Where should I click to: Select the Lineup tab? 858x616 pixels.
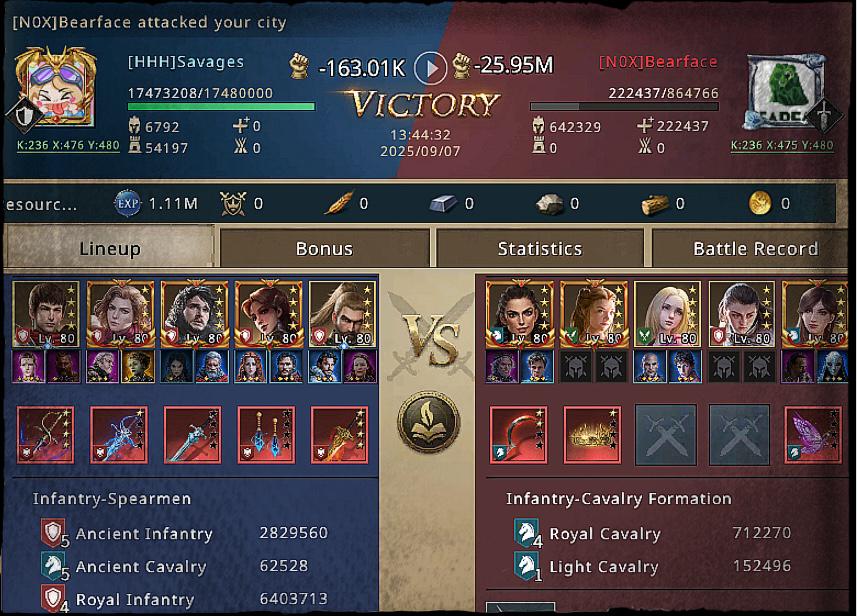click(x=110, y=249)
